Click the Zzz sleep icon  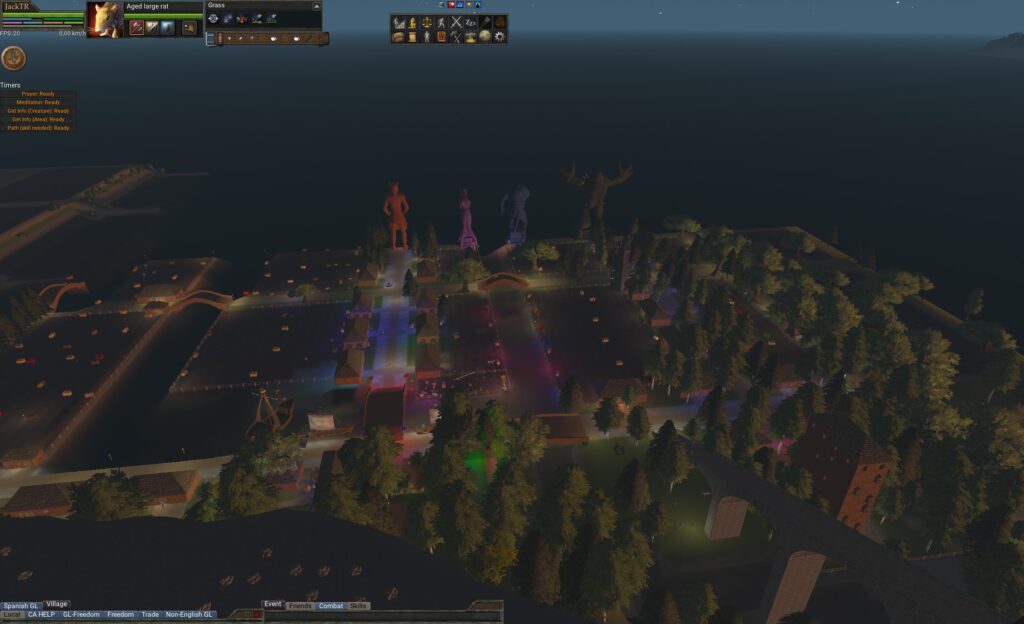click(x=471, y=22)
